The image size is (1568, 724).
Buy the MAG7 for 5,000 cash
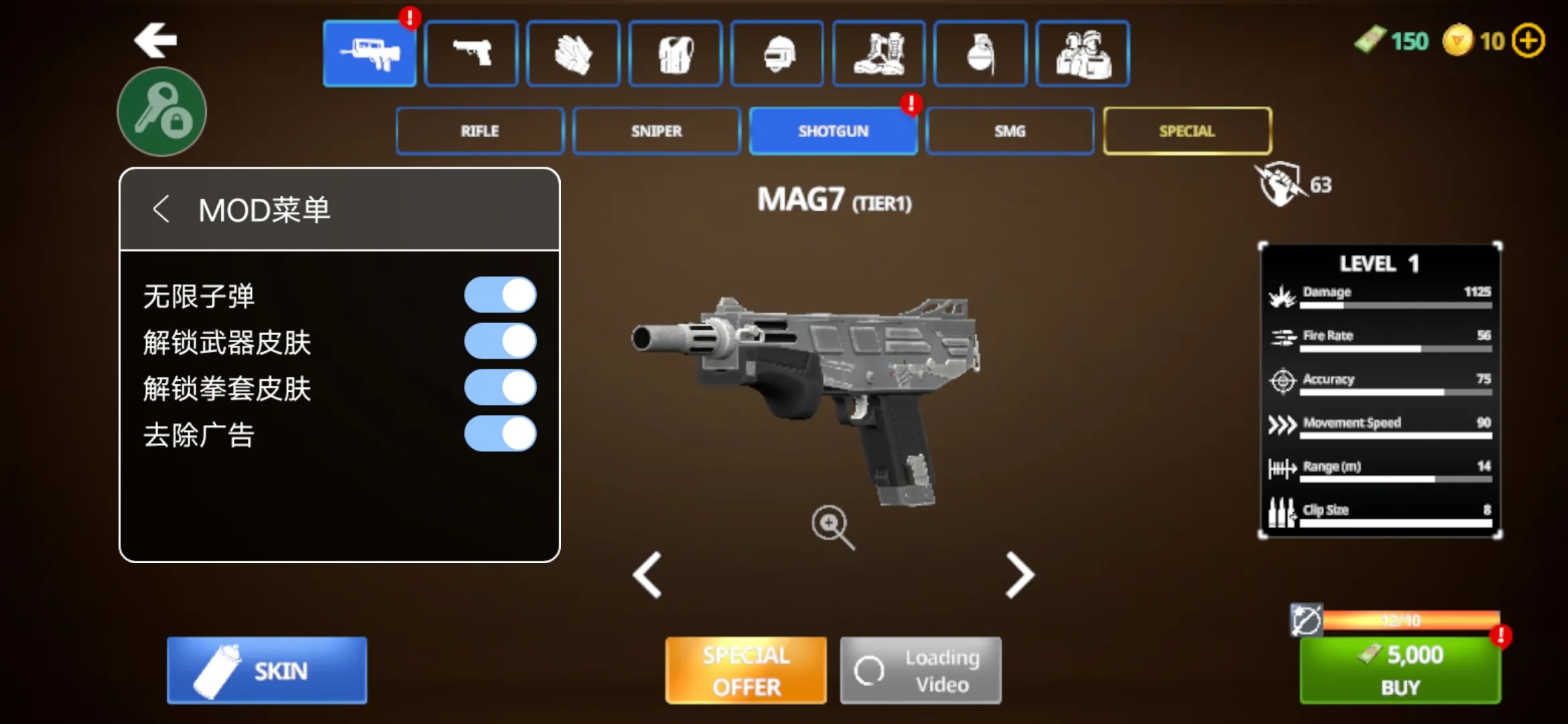1400,669
